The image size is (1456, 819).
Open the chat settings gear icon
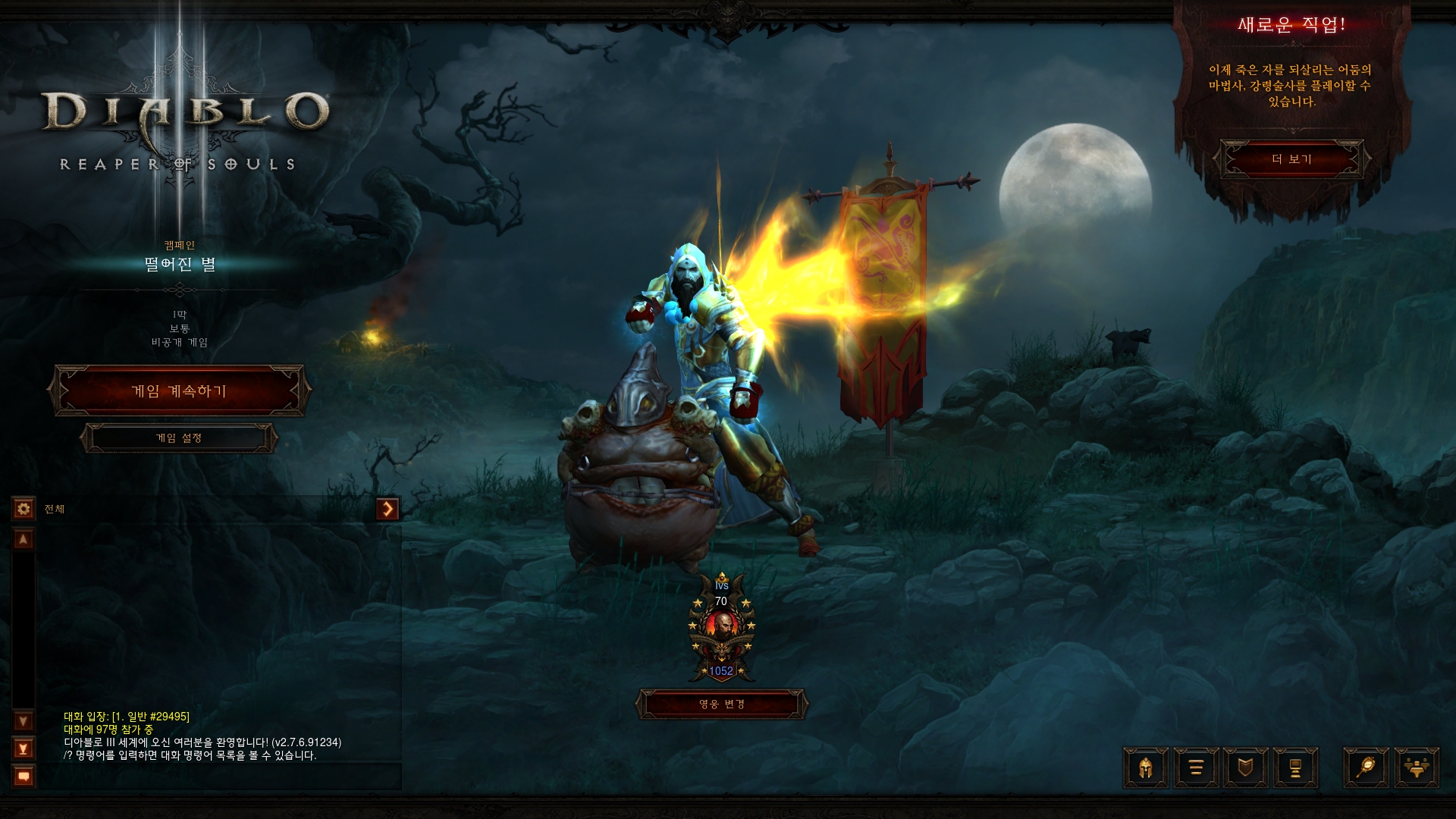(x=24, y=509)
